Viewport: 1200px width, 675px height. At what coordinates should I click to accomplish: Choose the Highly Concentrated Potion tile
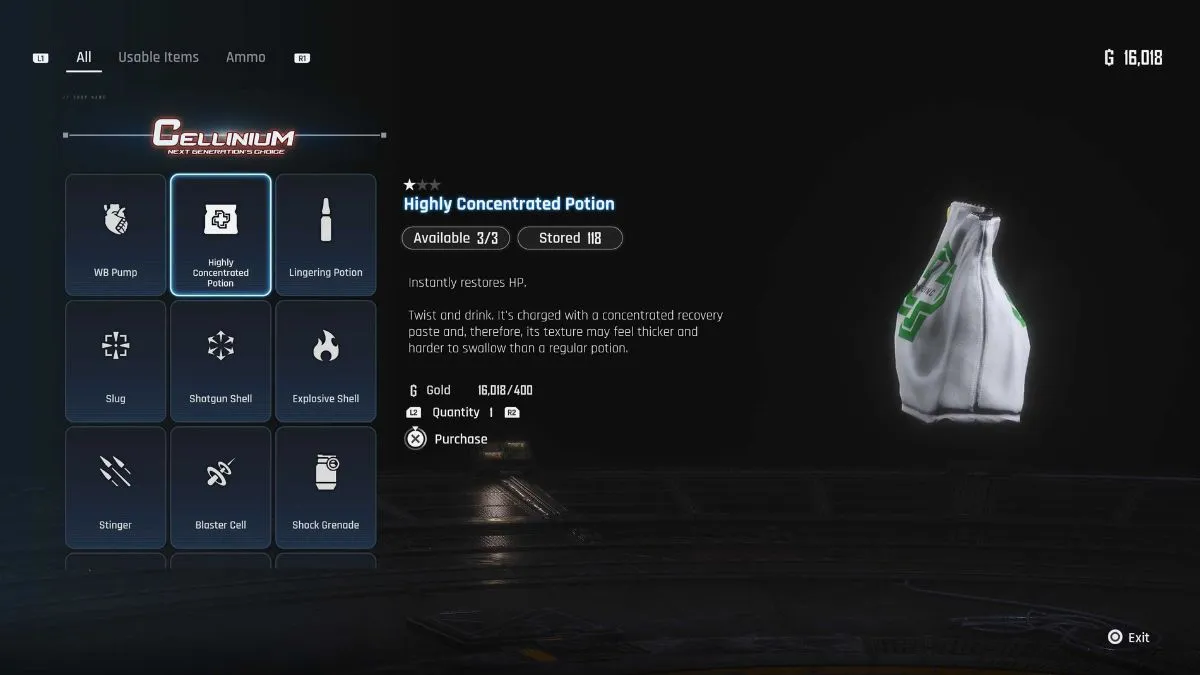(221, 235)
